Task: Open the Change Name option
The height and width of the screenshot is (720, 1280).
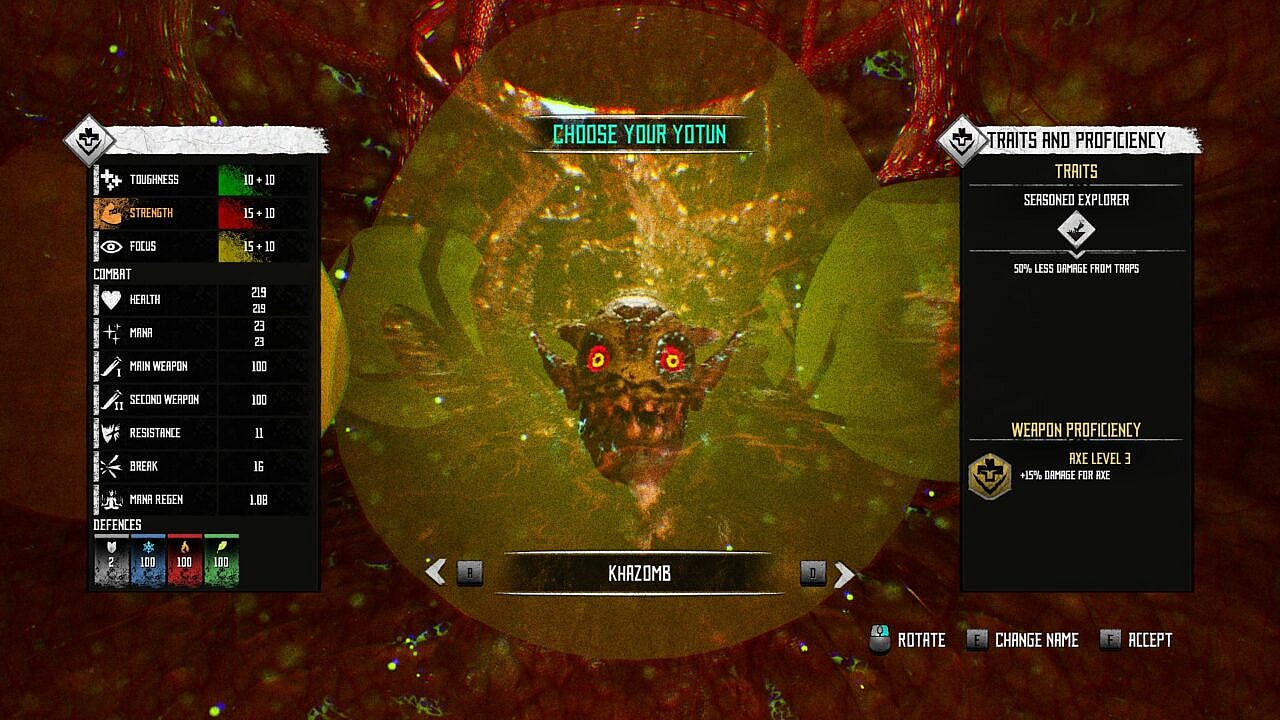Action: 1023,640
